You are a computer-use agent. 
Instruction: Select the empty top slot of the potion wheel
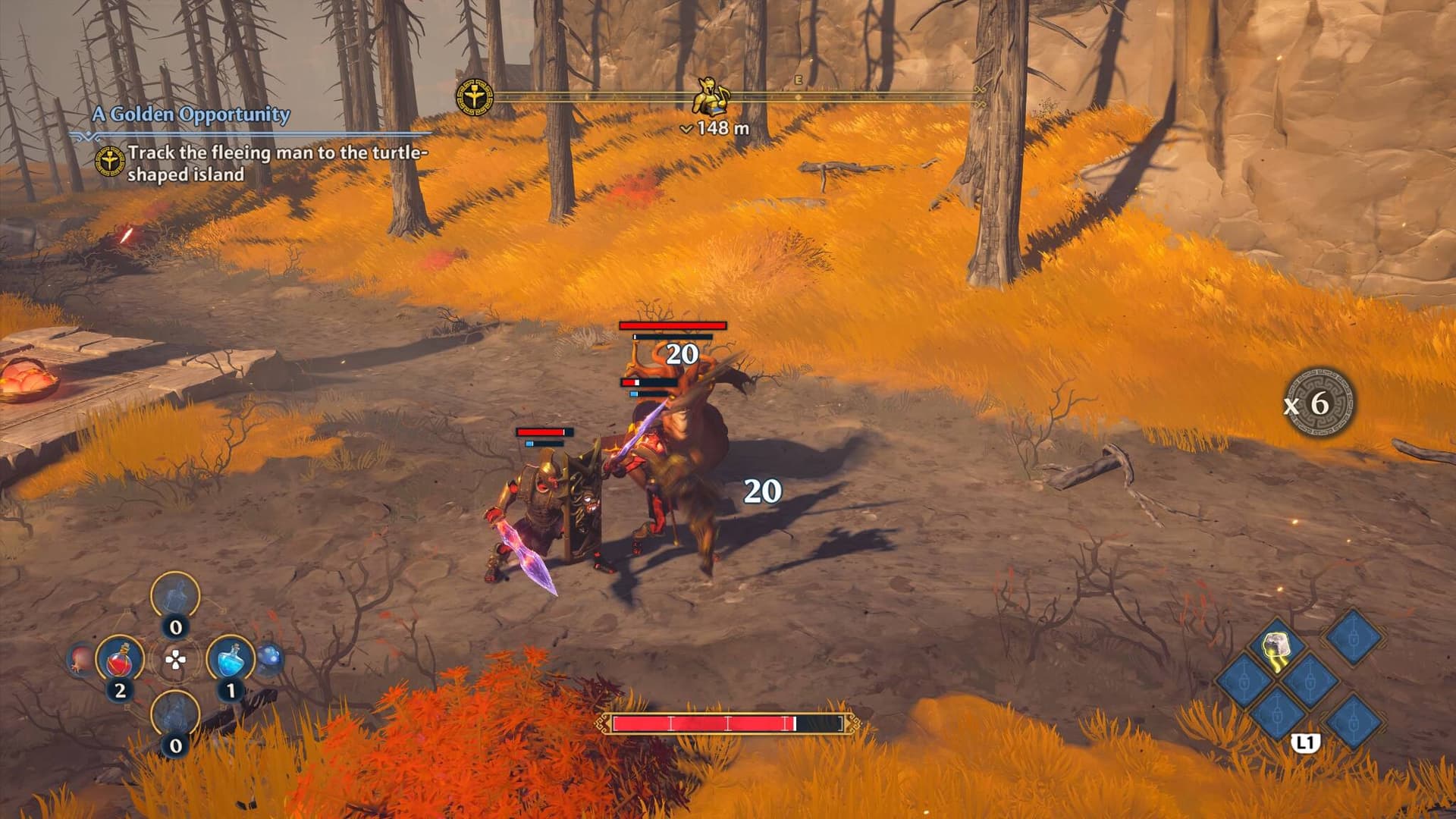point(176,595)
